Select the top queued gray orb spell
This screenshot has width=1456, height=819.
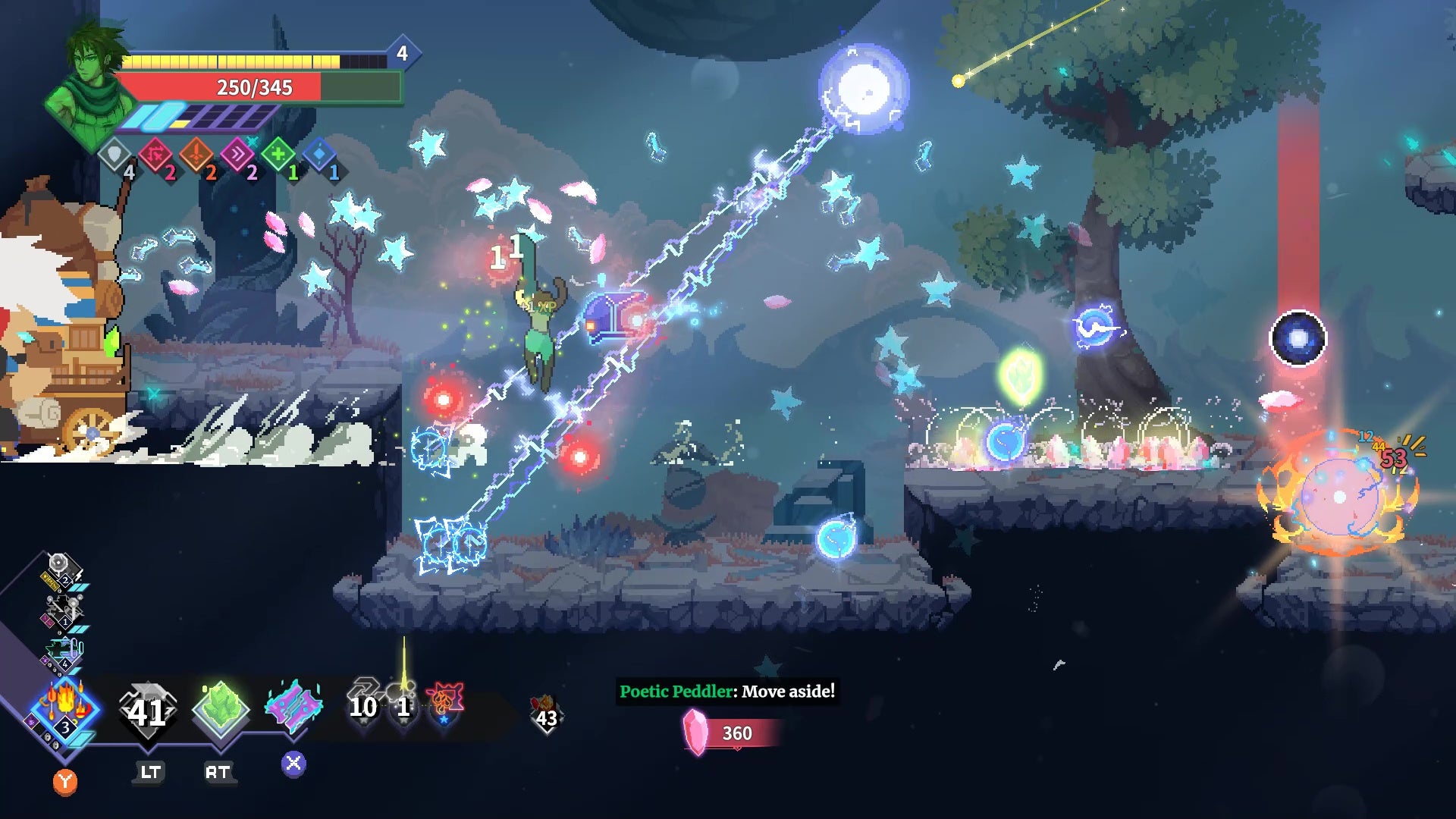60,567
